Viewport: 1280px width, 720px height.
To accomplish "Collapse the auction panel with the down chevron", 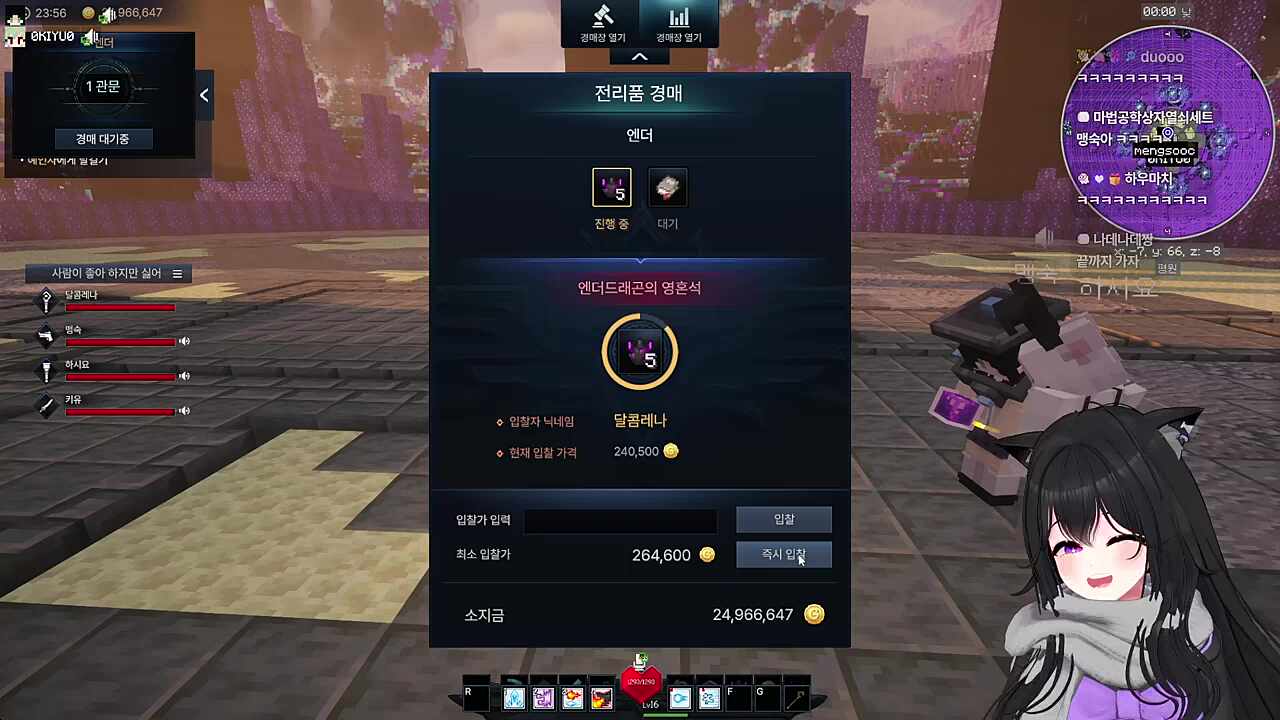I will pyautogui.click(x=639, y=56).
